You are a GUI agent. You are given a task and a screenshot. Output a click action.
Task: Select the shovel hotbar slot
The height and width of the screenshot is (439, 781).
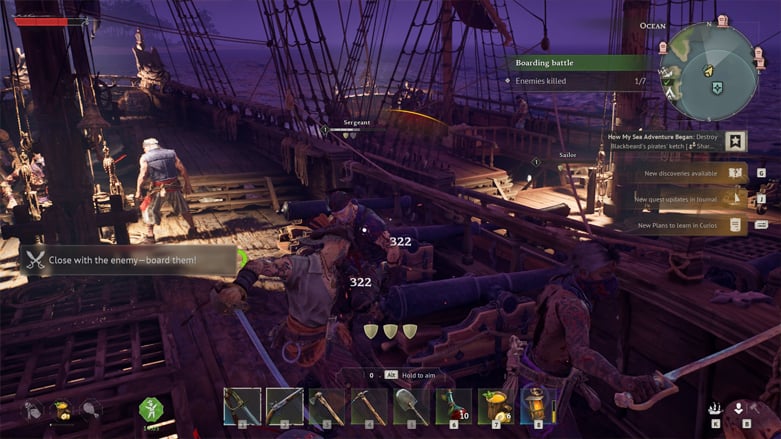[412, 406]
